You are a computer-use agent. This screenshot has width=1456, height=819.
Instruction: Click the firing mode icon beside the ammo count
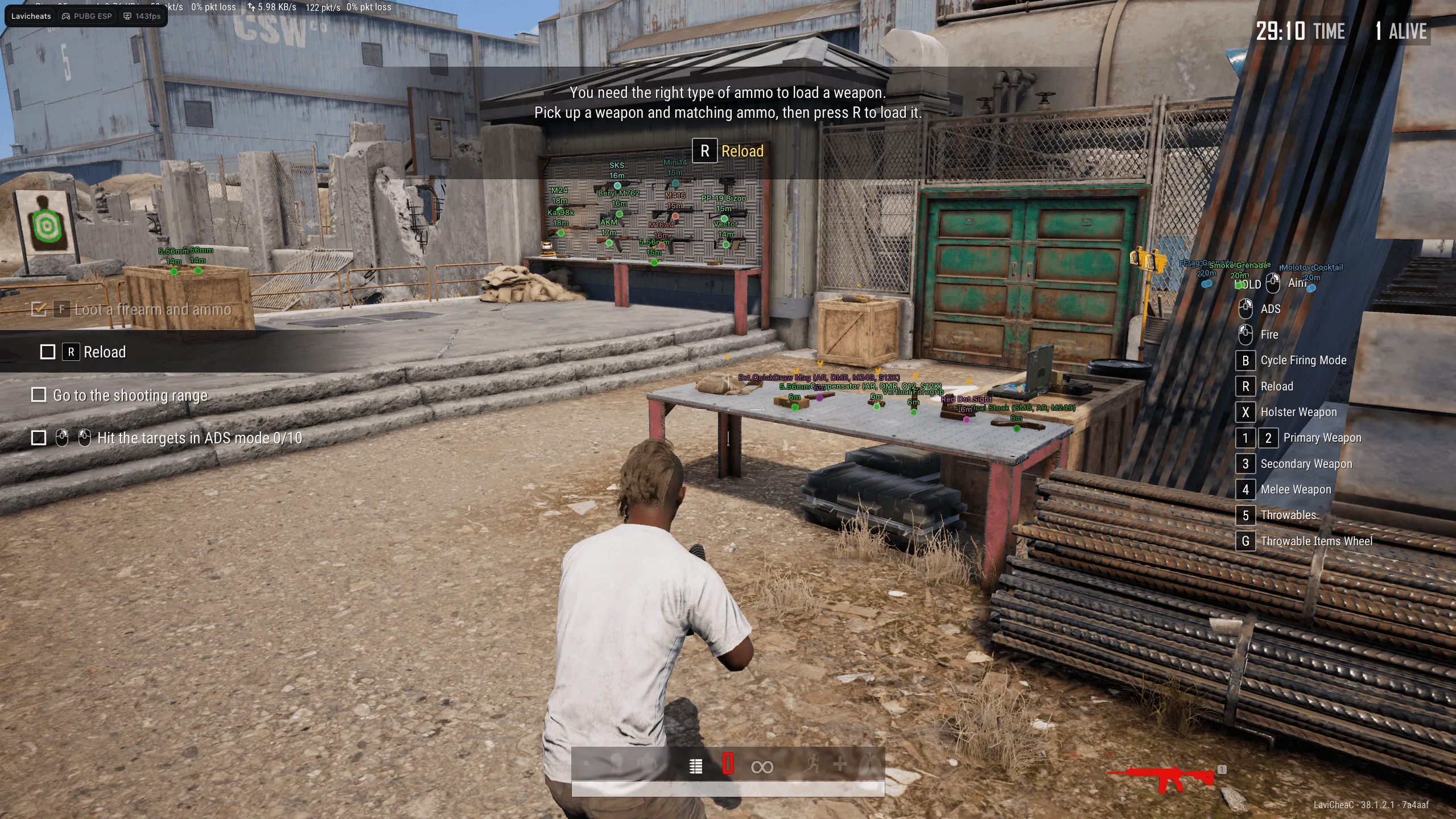(695, 767)
